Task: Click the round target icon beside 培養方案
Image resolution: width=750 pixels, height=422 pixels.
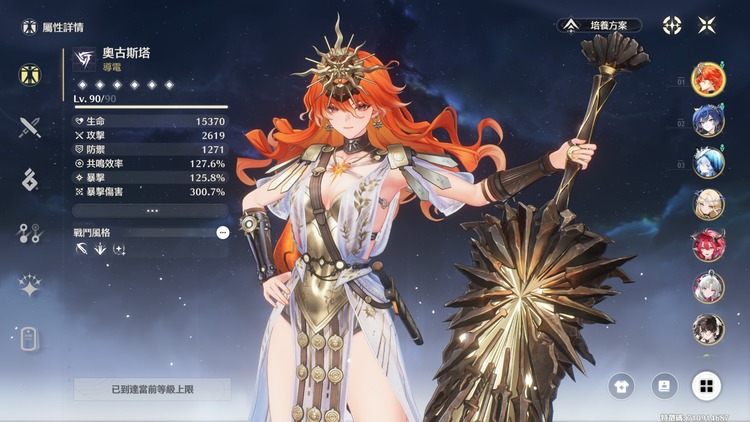Action: [x=672, y=25]
